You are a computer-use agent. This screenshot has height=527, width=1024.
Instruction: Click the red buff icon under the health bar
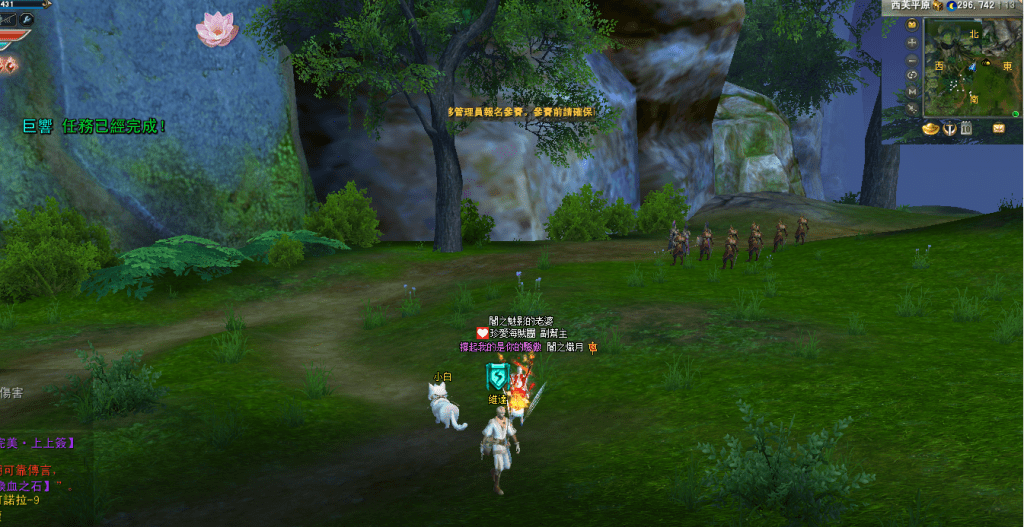point(11,64)
